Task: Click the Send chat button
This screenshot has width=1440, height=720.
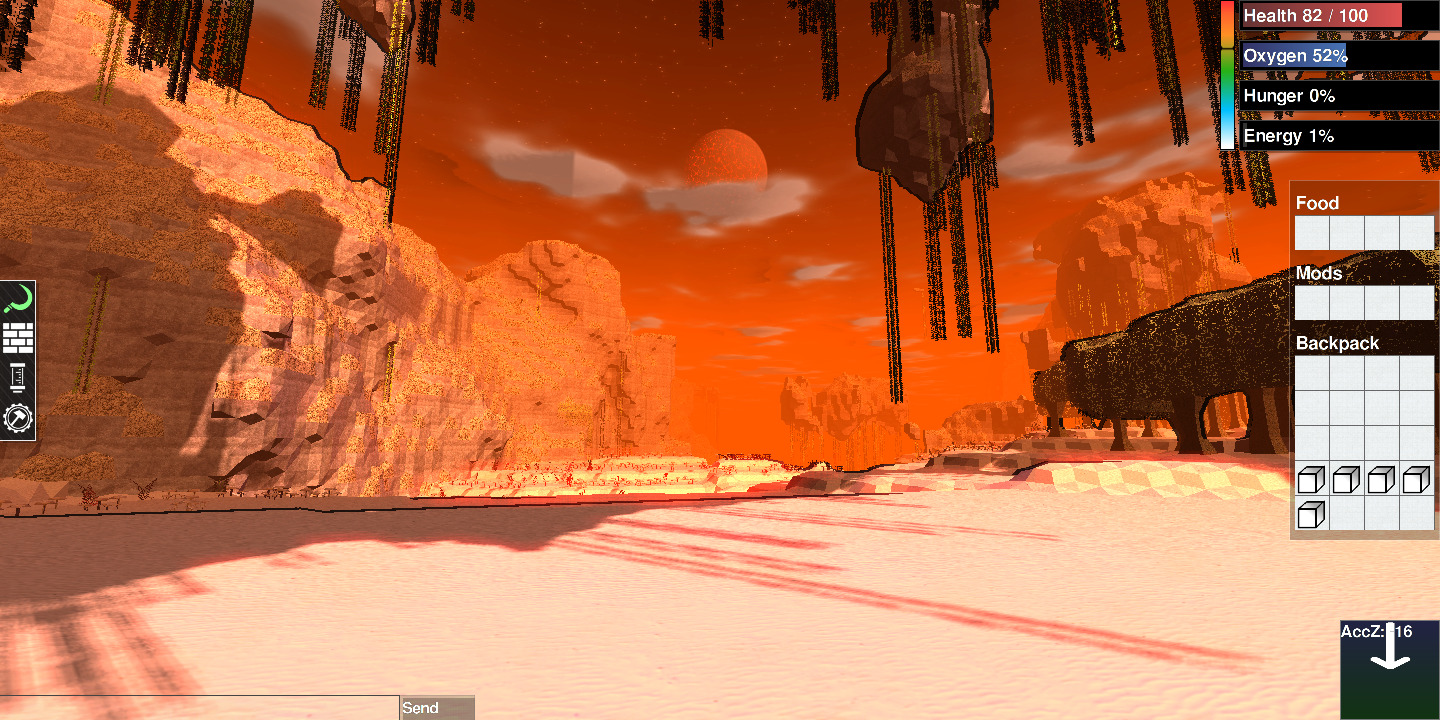Action: 437,708
